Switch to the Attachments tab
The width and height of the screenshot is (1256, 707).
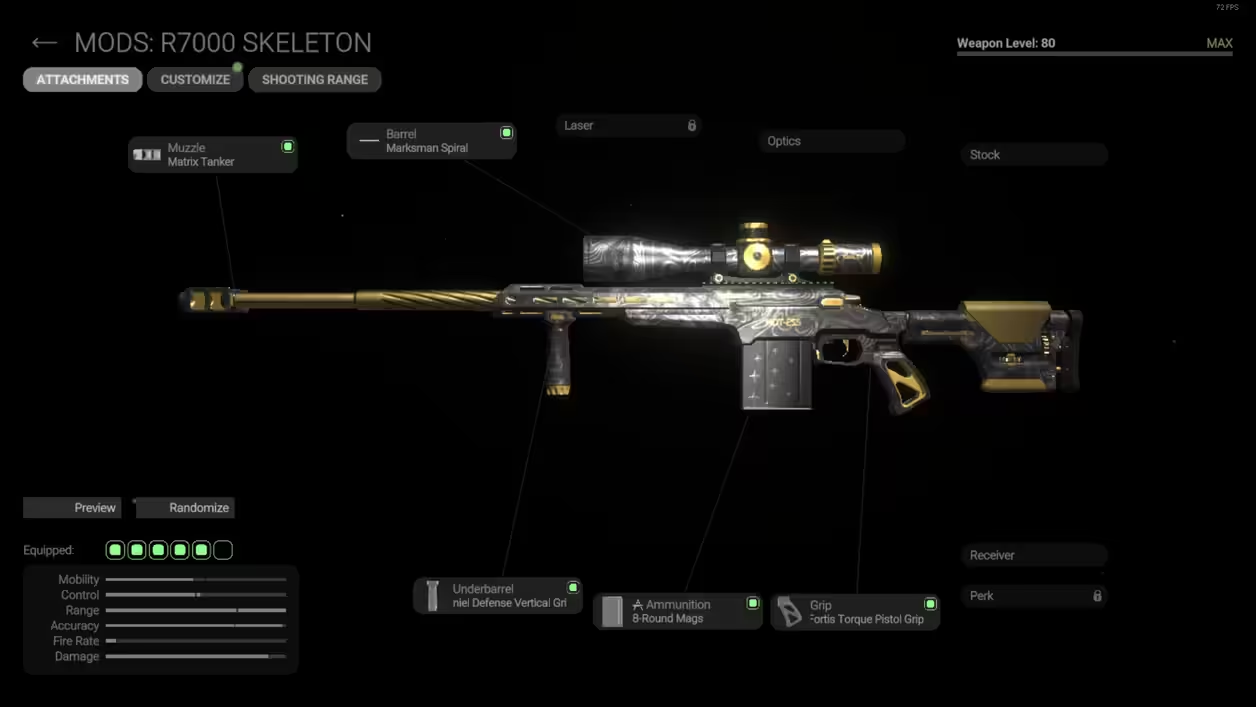pos(83,80)
